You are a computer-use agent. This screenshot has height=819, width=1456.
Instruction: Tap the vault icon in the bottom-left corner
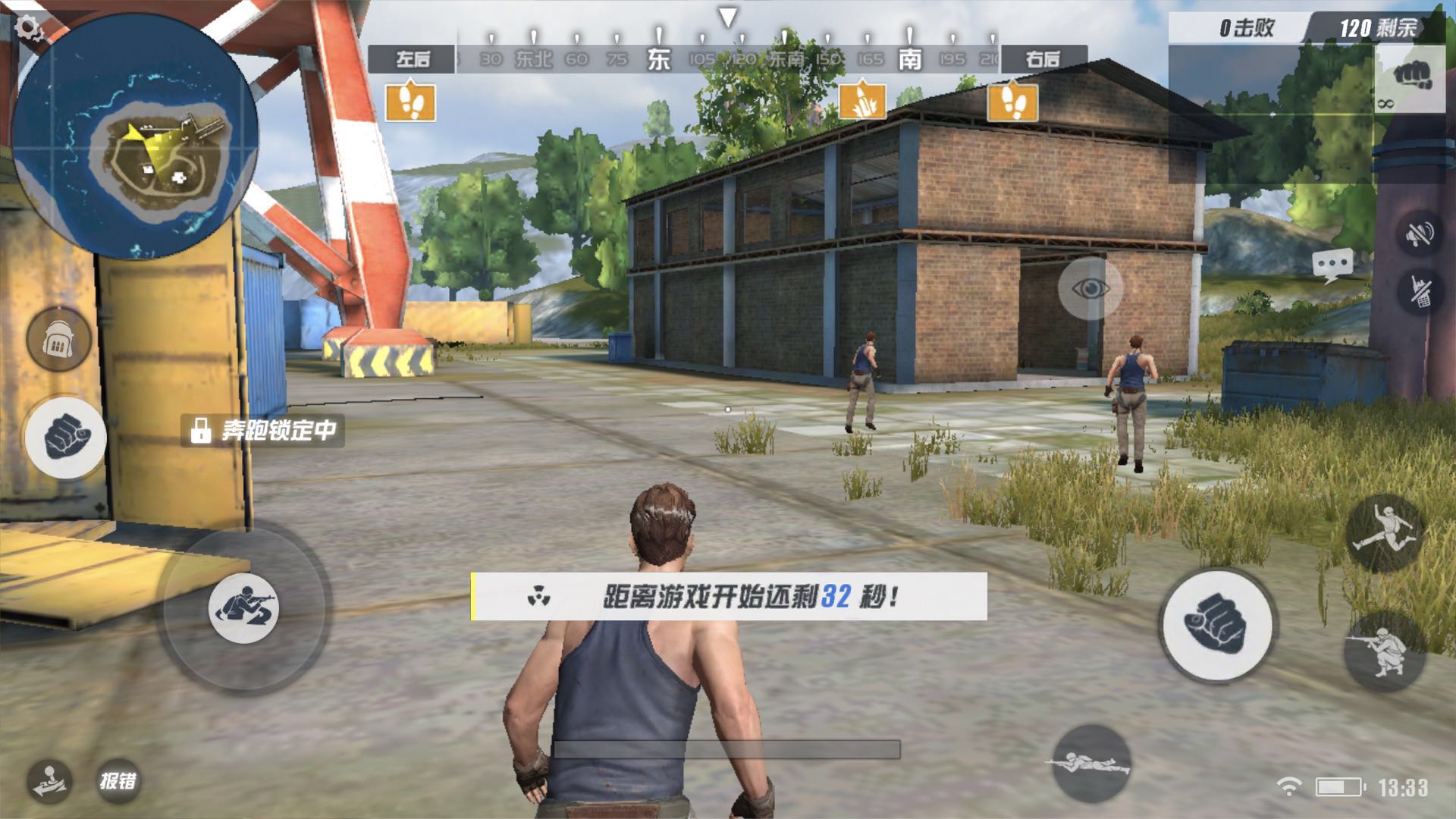coord(50,781)
